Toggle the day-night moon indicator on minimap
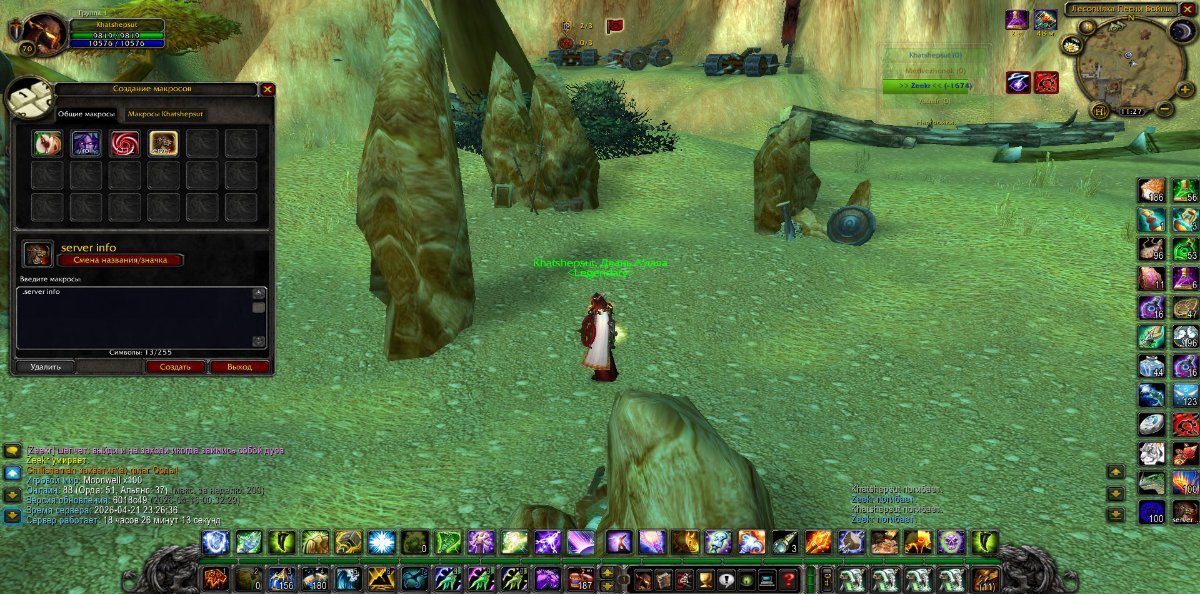Viewport: 1200px width, 594px height. click(x=1182, y=31)
